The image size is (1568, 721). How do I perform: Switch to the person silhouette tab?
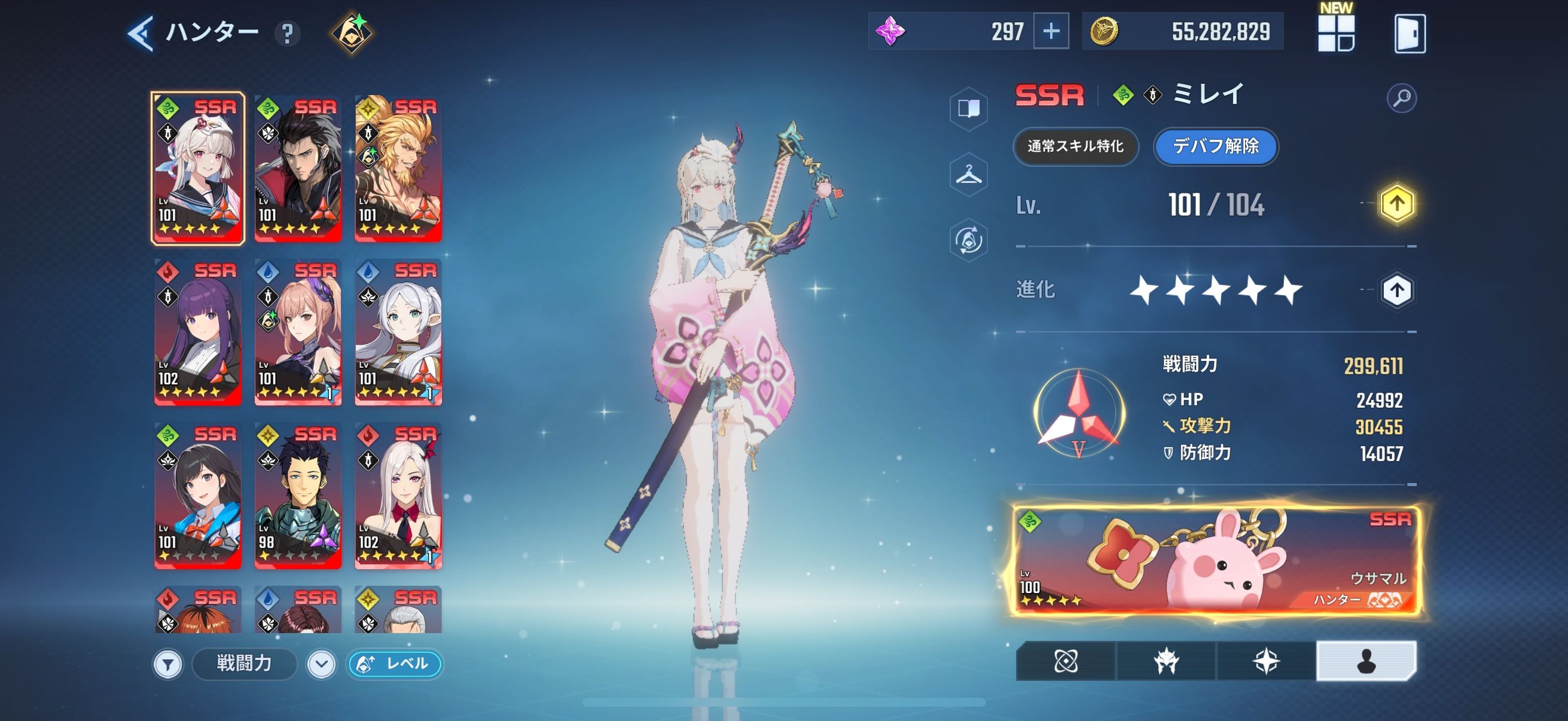coord(1366,661)
